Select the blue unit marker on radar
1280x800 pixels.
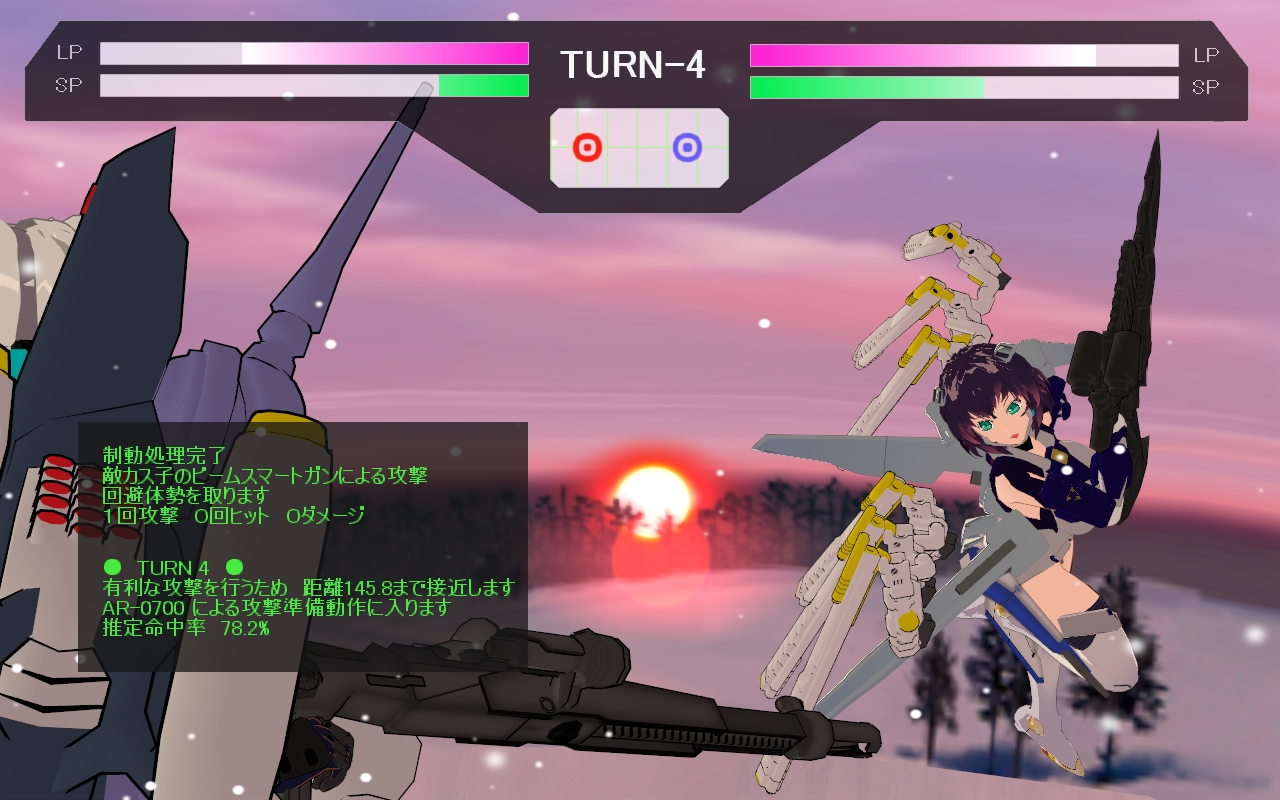pyautogui.click(x=687, y=148)
